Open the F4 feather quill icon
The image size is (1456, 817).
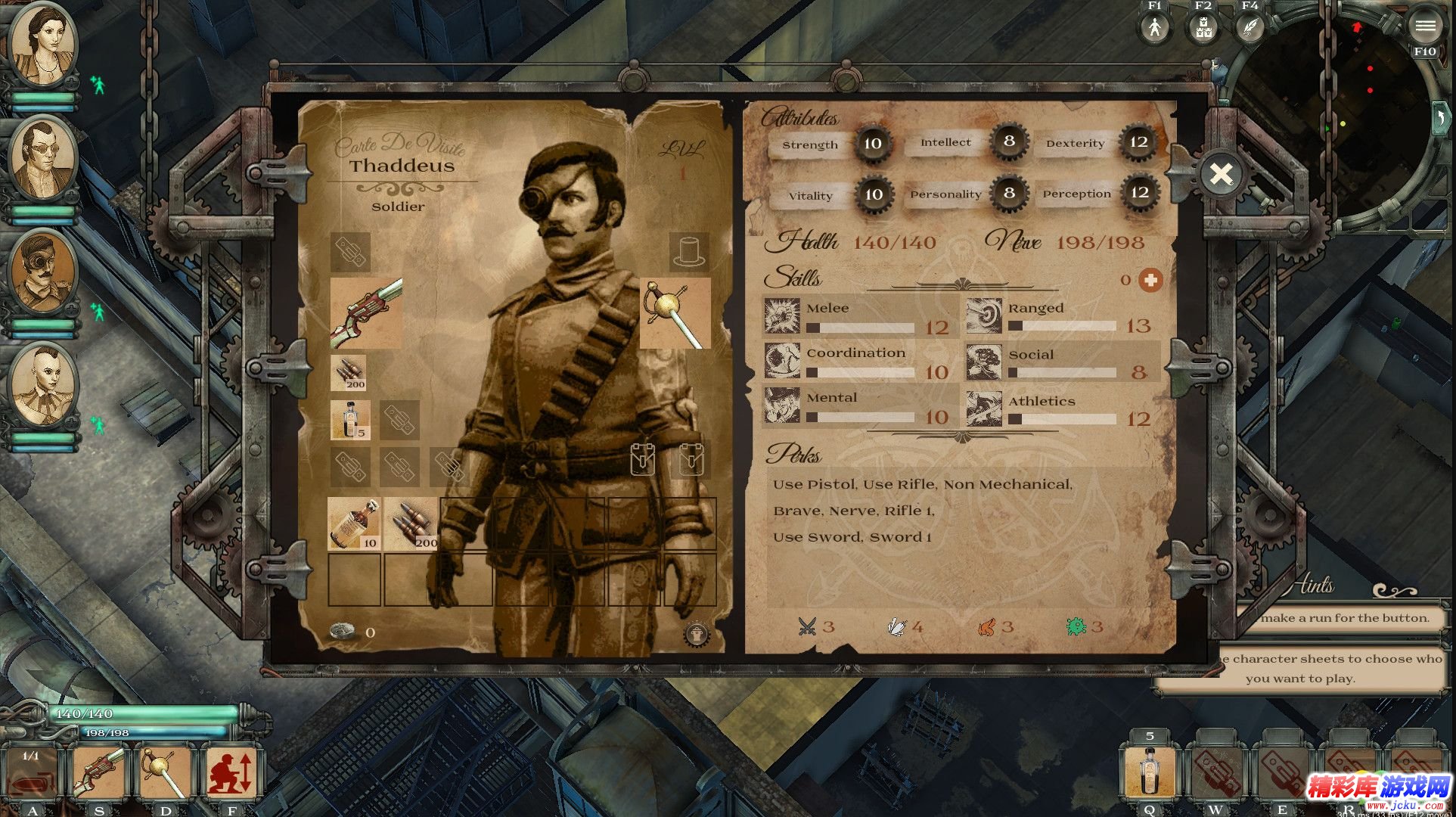point(1250,28)
